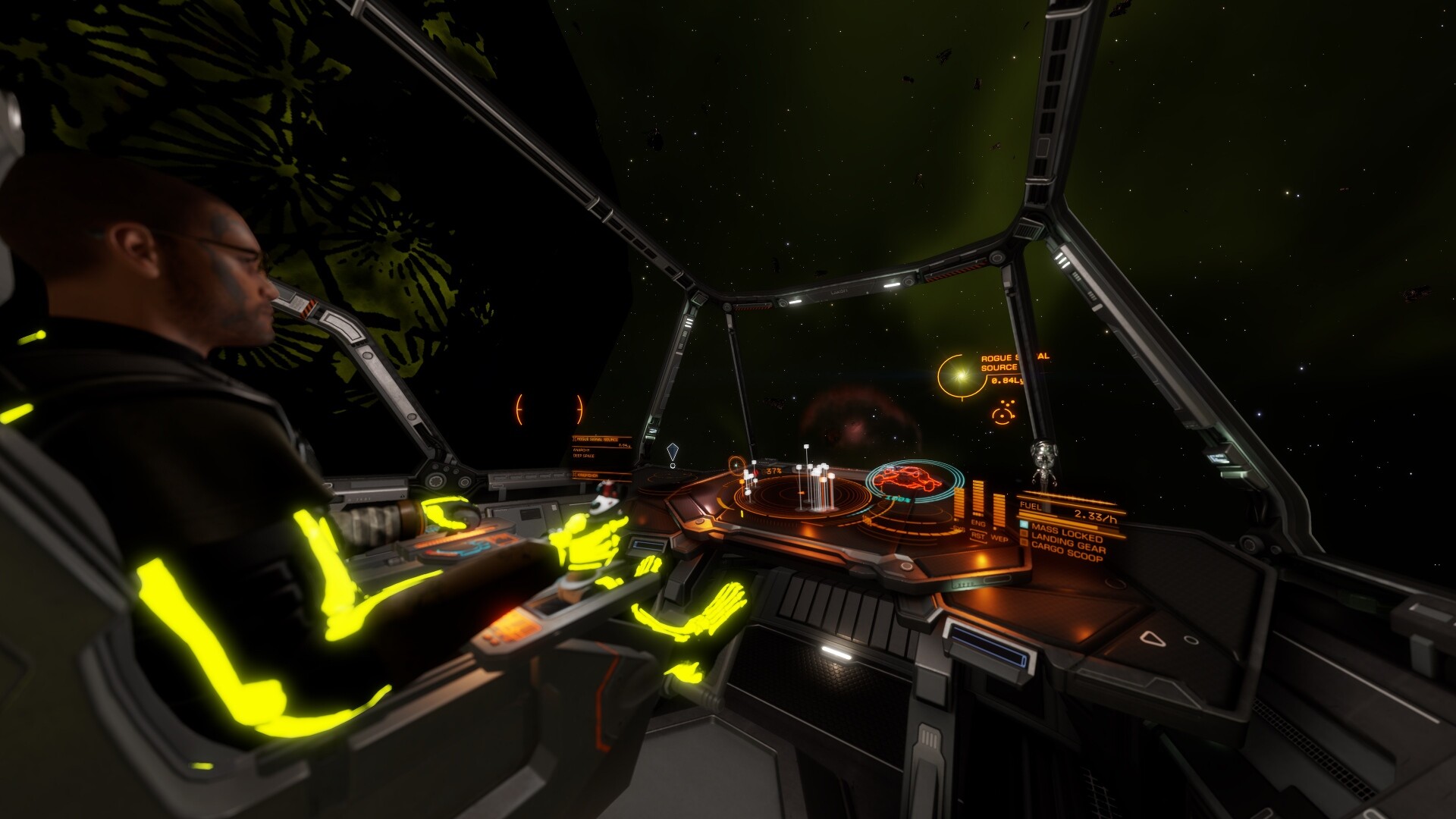Select the red target ship hologram
Viewport: 1456px width, 819px height.
click(902, 479)
